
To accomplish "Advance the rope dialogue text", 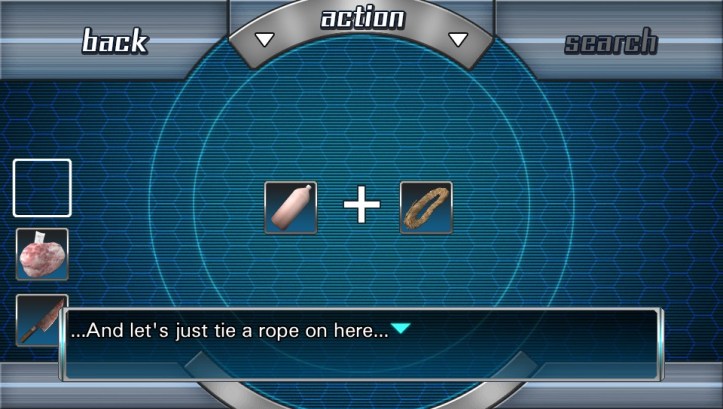I will (x=400, y=329).
